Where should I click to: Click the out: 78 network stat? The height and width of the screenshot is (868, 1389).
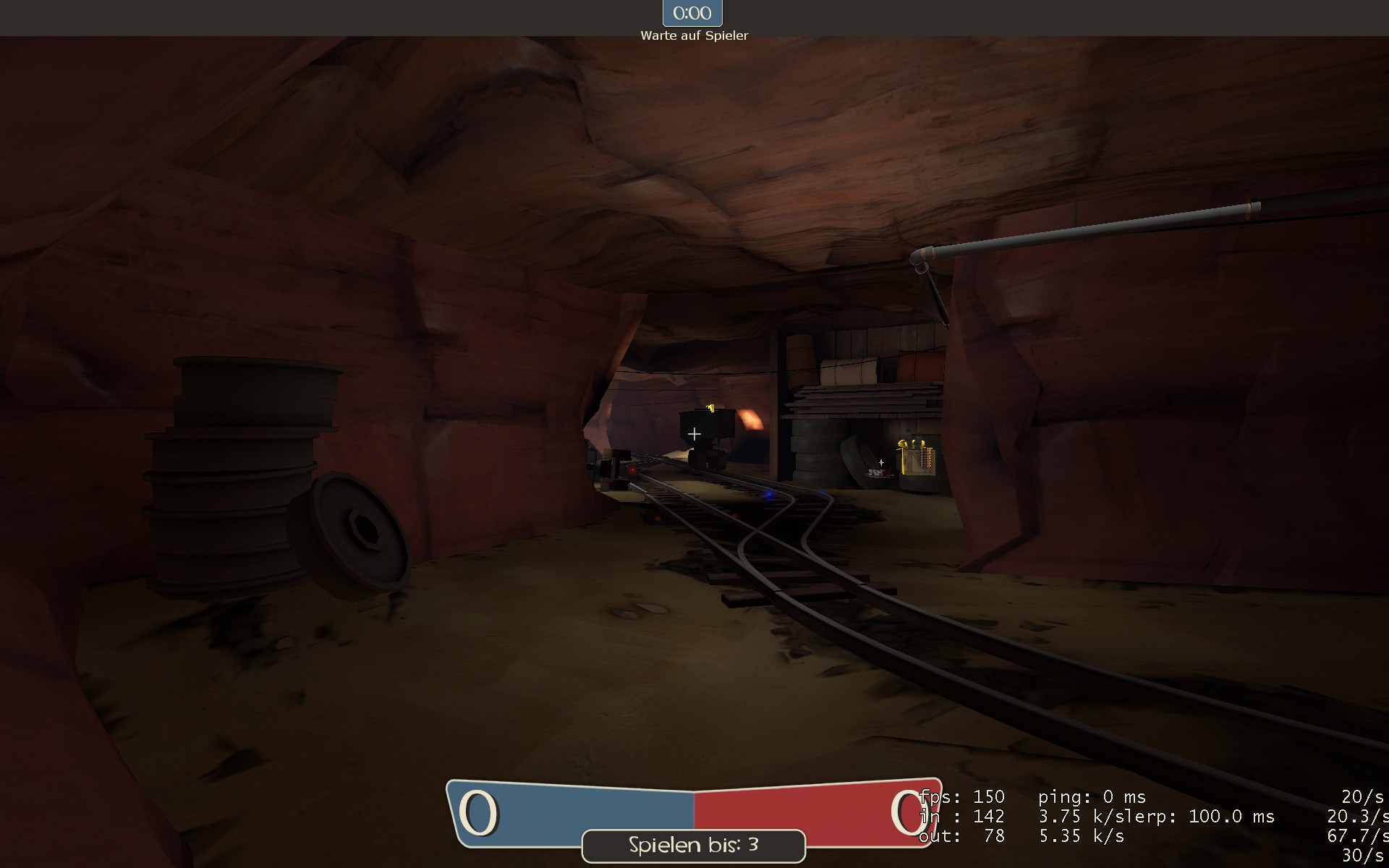(961, 835)
